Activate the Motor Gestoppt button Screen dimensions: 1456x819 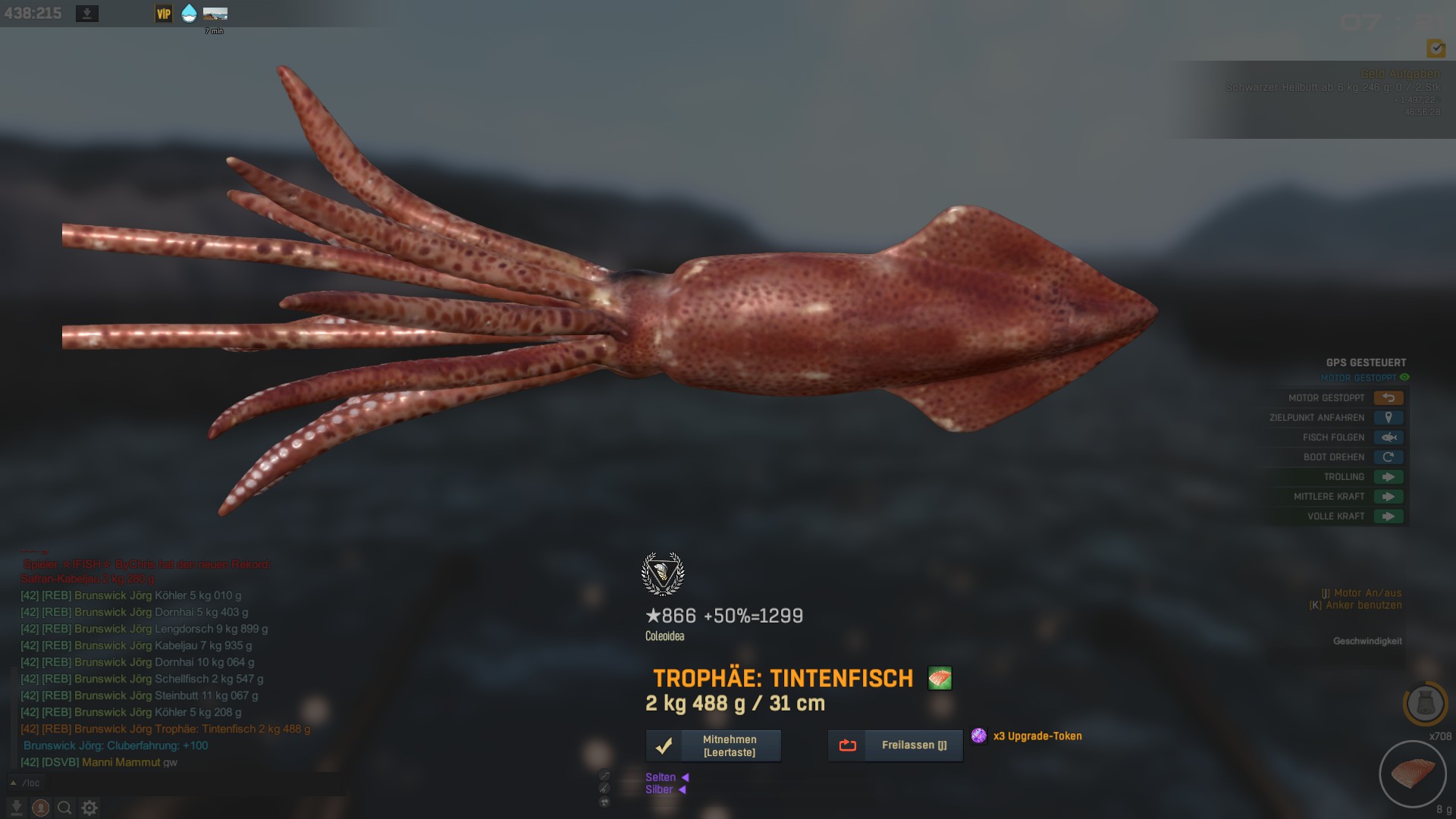pyautogui.click(x=1388, y=398)
